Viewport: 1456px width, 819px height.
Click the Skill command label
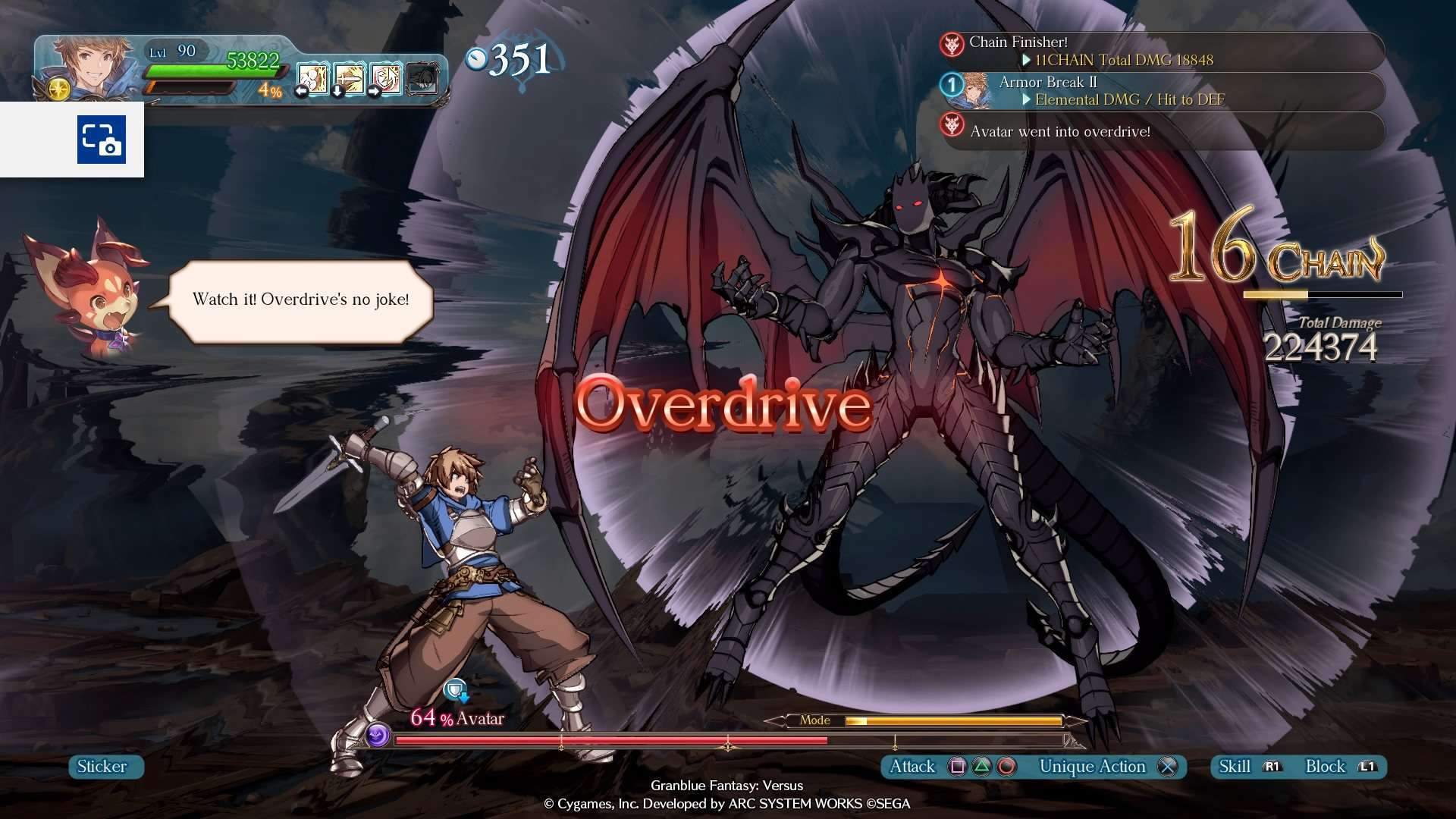pyautogui.click(x=1235, y=767)
